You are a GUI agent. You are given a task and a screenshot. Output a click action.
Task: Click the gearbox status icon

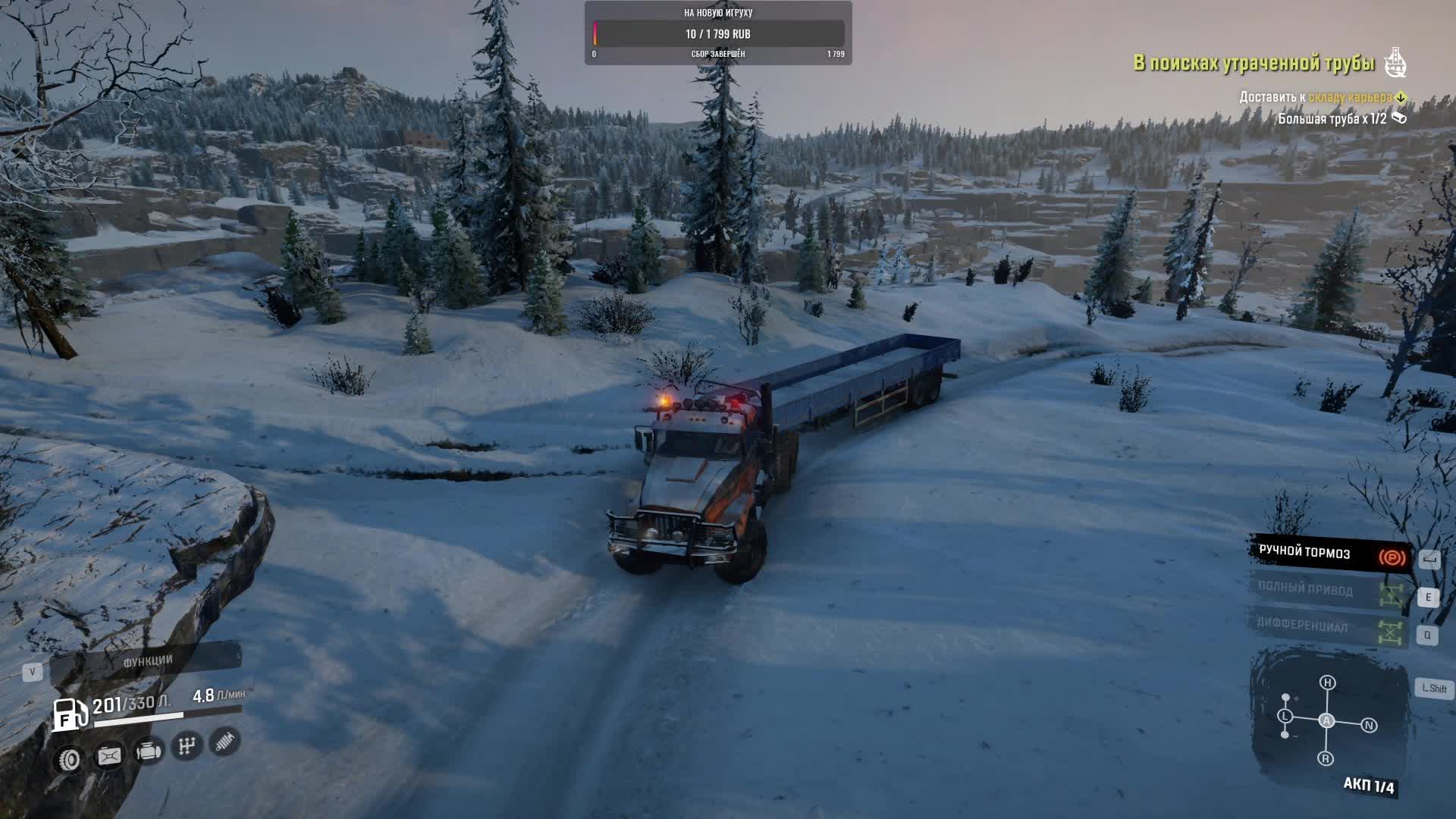[187, 746]
